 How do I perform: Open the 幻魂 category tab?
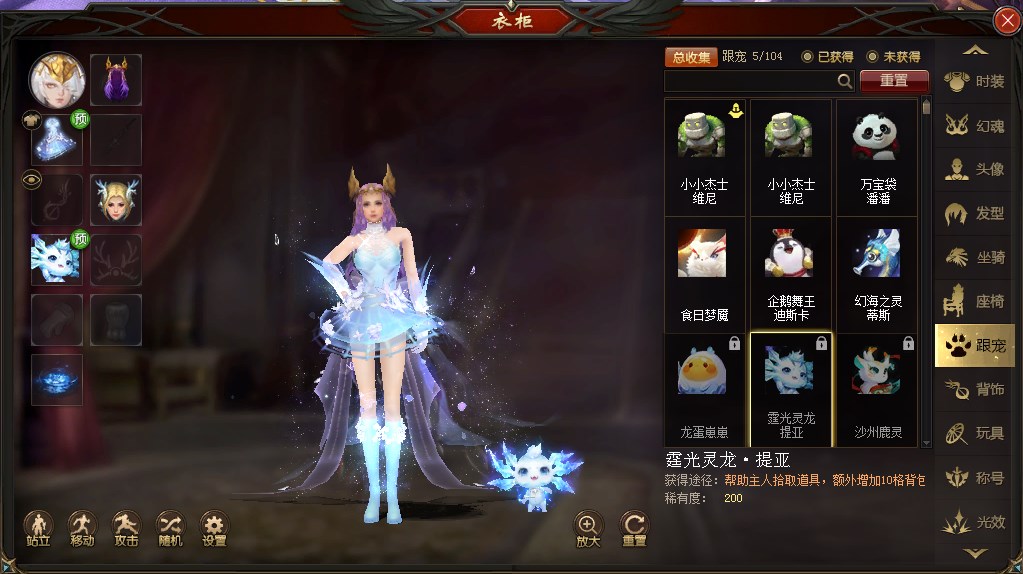(x=975, y=126)
